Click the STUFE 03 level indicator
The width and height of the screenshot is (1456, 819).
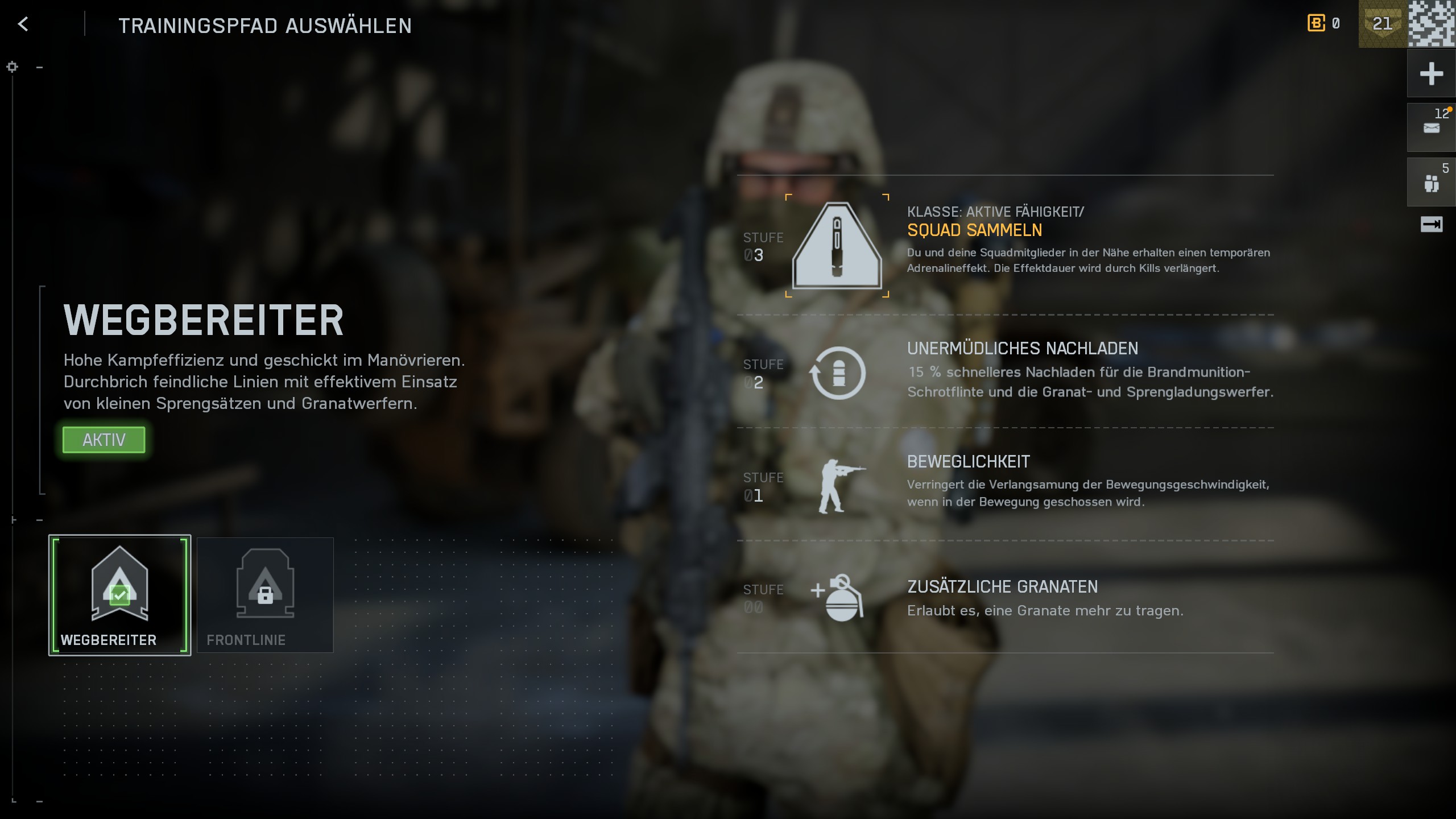click(763, 247)
